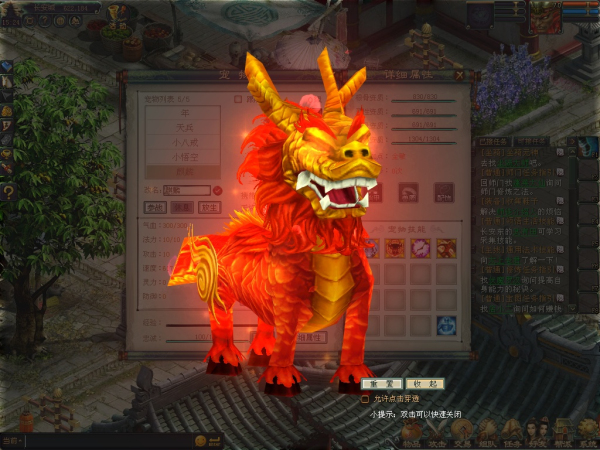Select the blue swirl pet skill icon
Image resolution: width=600 pixels, height=450 pixels.
[x=446, y=324]
